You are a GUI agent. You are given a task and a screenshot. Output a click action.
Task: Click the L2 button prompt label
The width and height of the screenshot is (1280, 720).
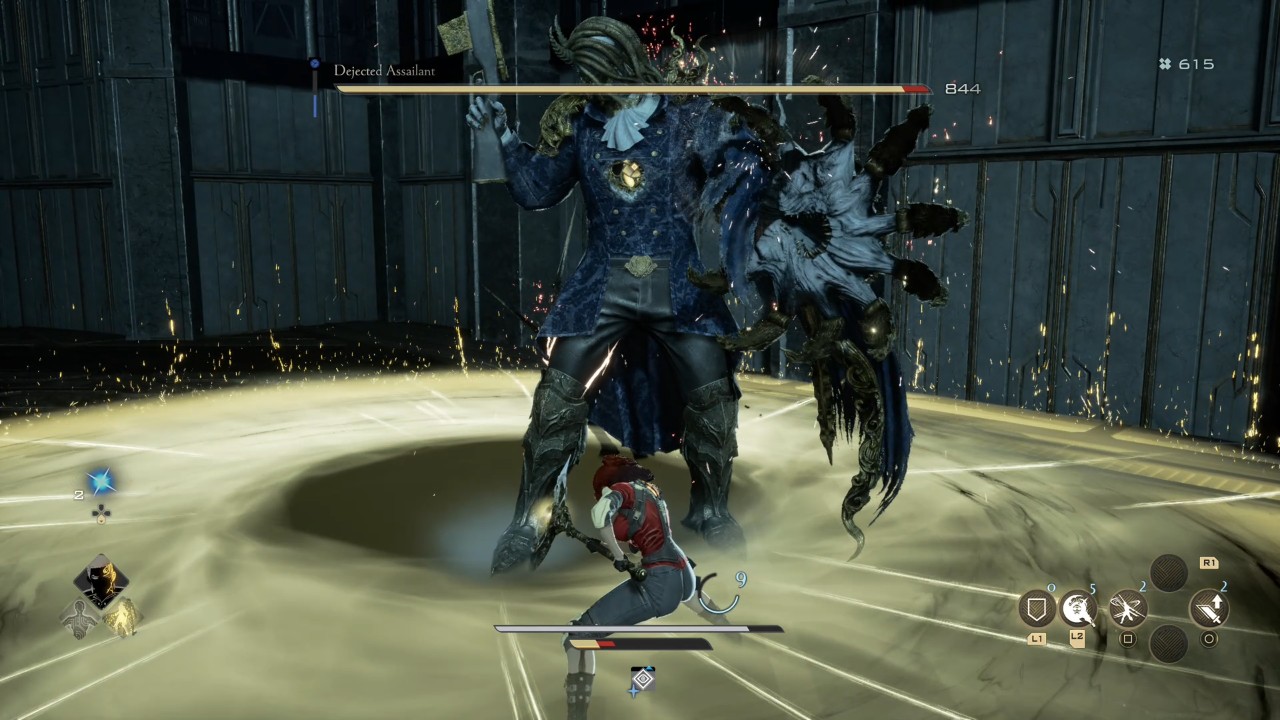1078,638
